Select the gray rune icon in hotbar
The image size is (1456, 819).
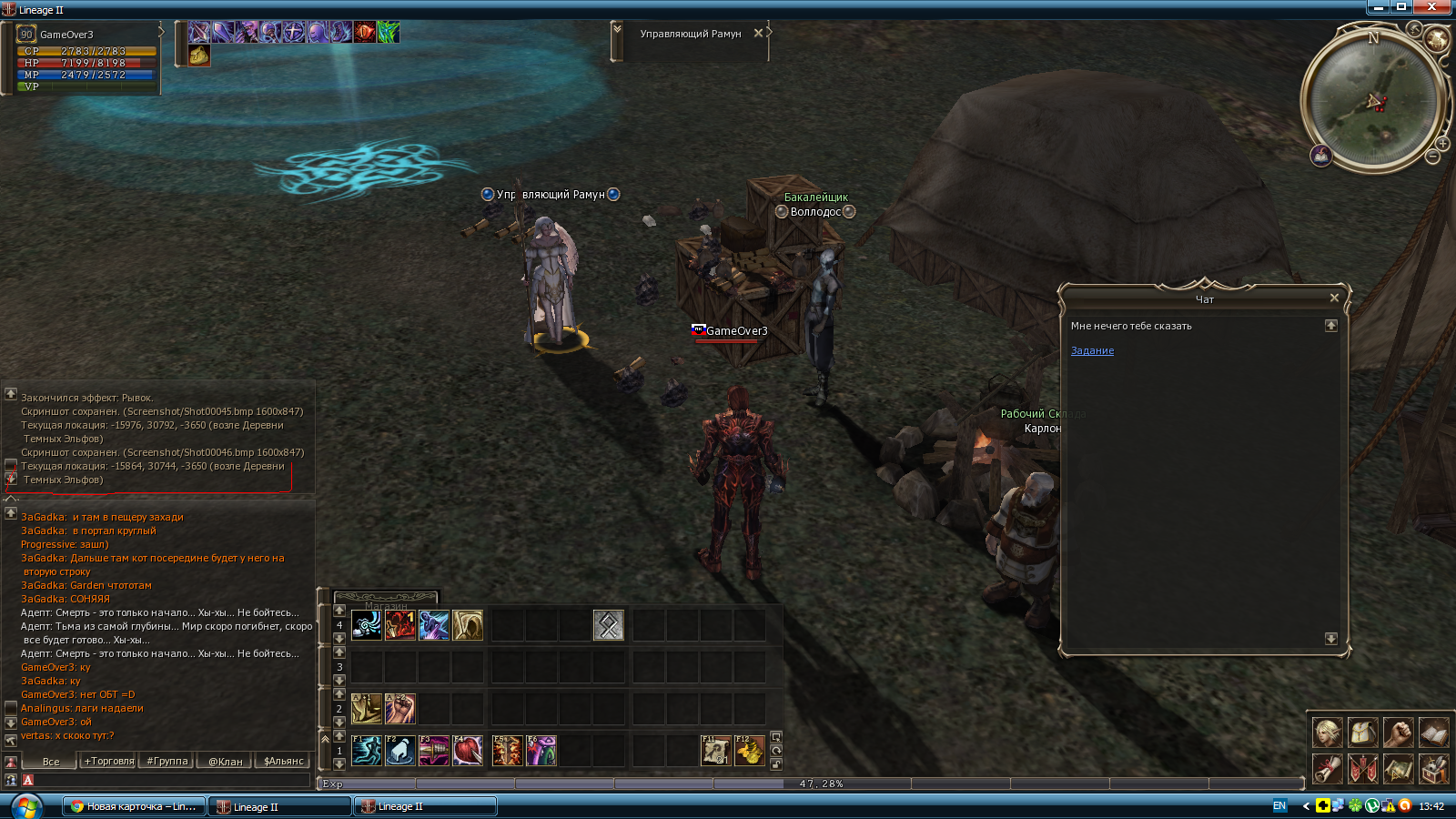click(609, 625)
